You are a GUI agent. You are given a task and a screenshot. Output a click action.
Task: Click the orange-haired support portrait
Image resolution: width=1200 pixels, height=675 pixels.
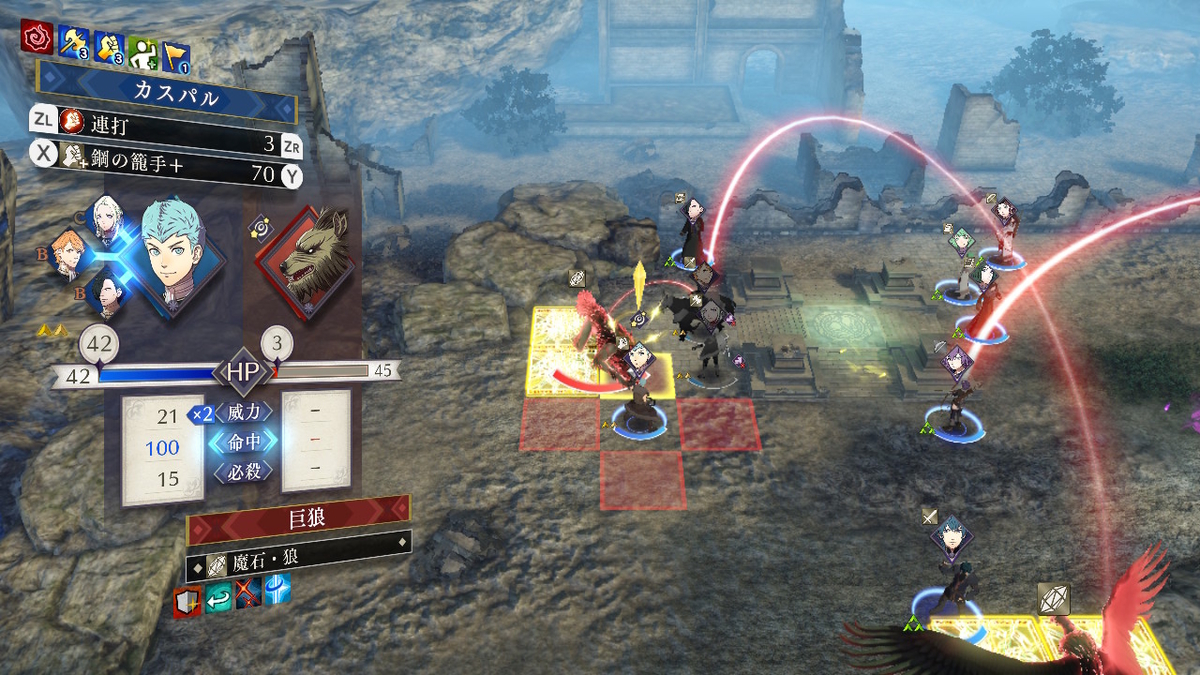coord(67,254)
